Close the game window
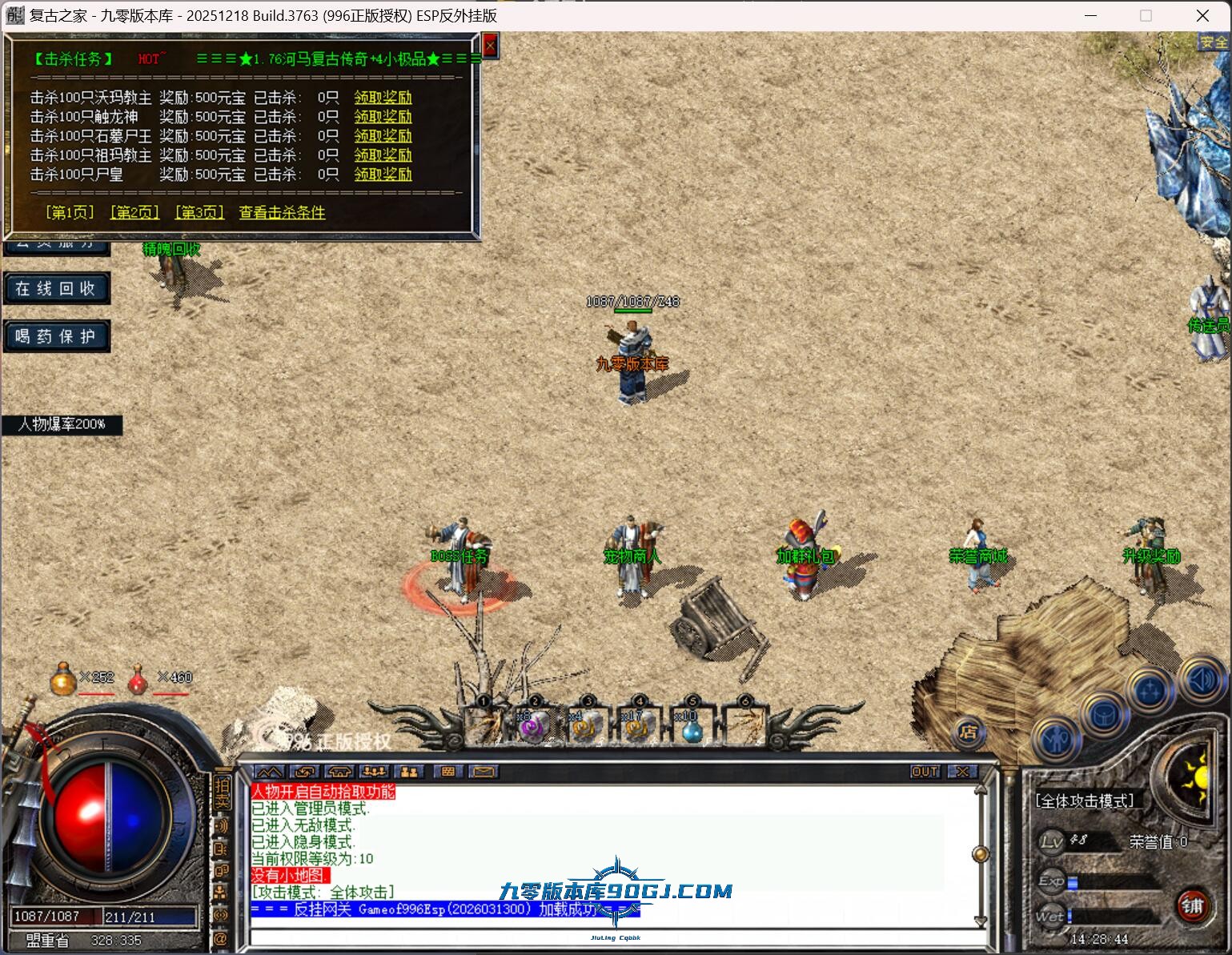The width and height of the screenshot is (1232, 955). [x=1202, y=15]
